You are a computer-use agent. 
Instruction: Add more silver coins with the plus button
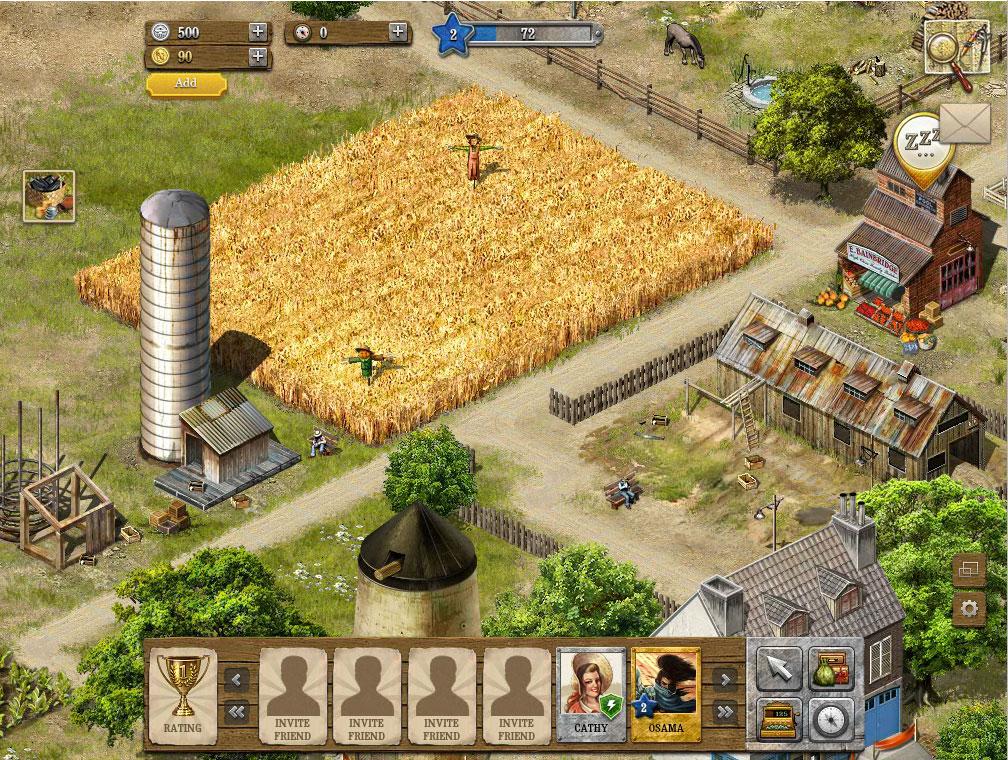point(258,31)
